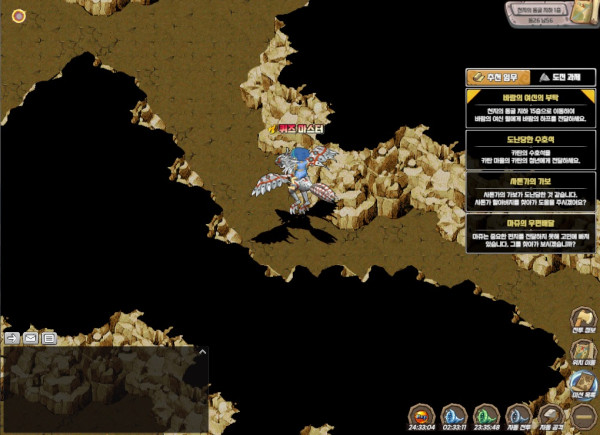Click the round purple icon in top-left corner
Viewport: 600px width, 435px height.
18,15
